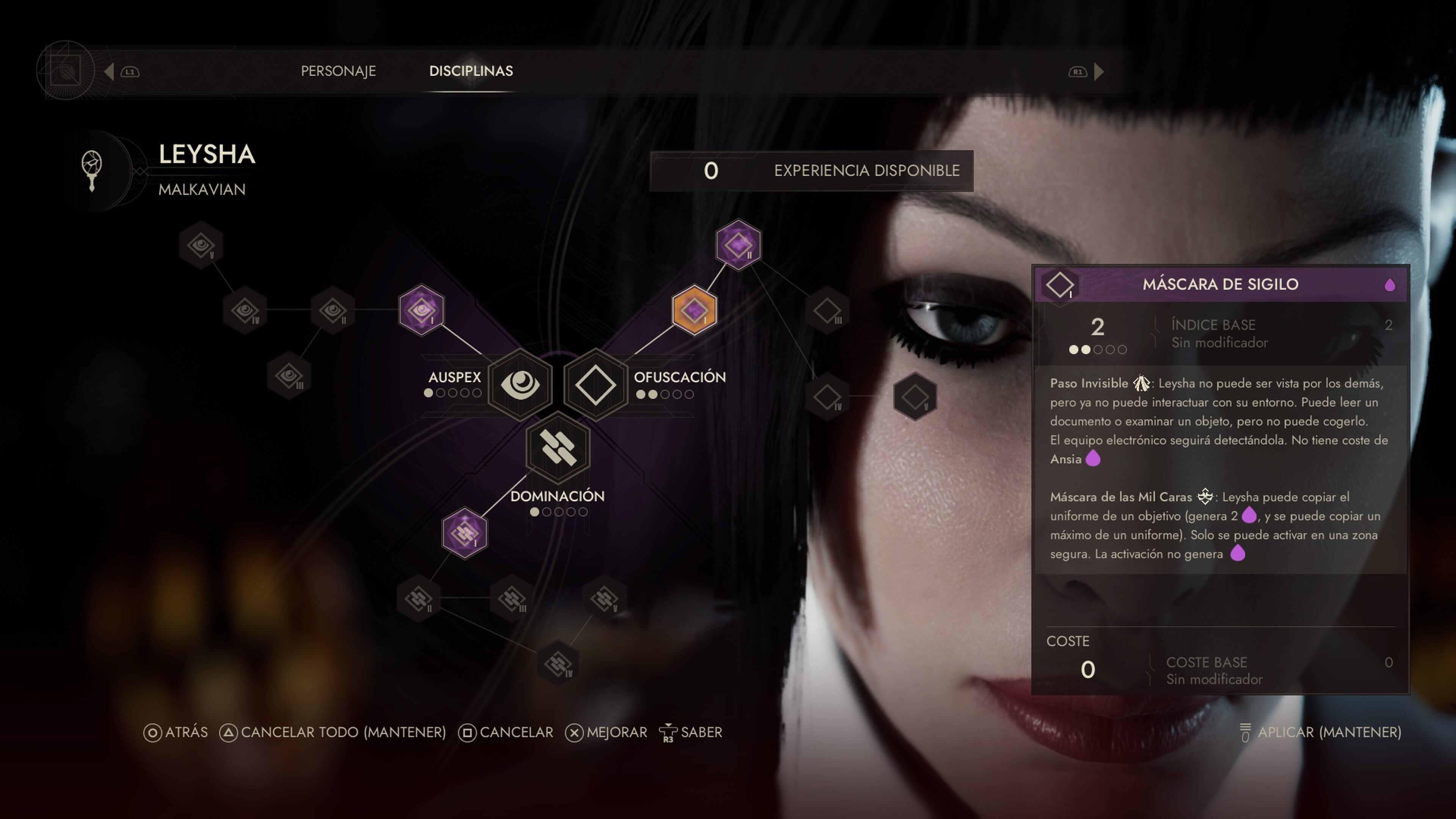The height and width of the screenshot is (819, 1456).
Task: Select the locked Auspex level III node
Action: point(289,376)
